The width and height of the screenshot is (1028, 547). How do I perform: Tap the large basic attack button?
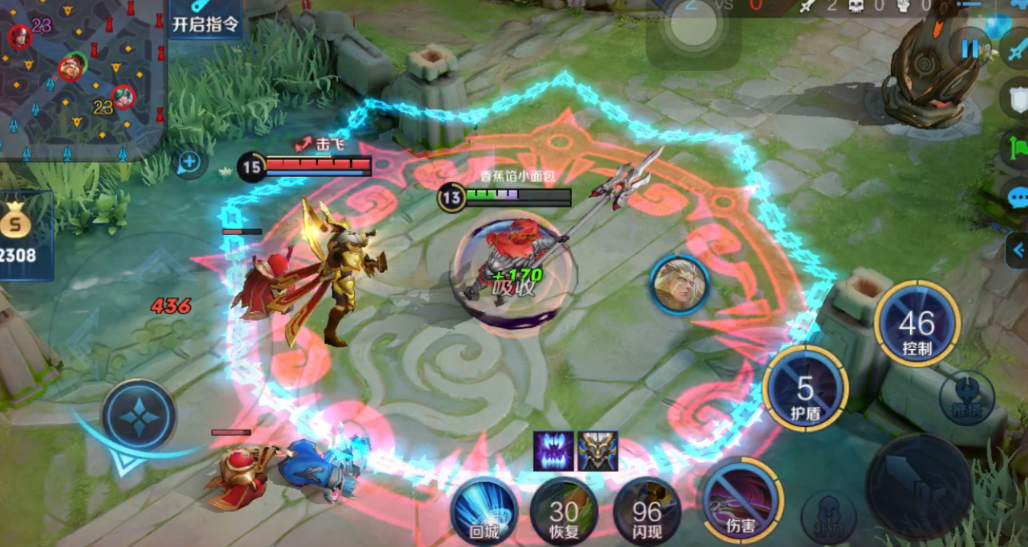tap(918, 486)
